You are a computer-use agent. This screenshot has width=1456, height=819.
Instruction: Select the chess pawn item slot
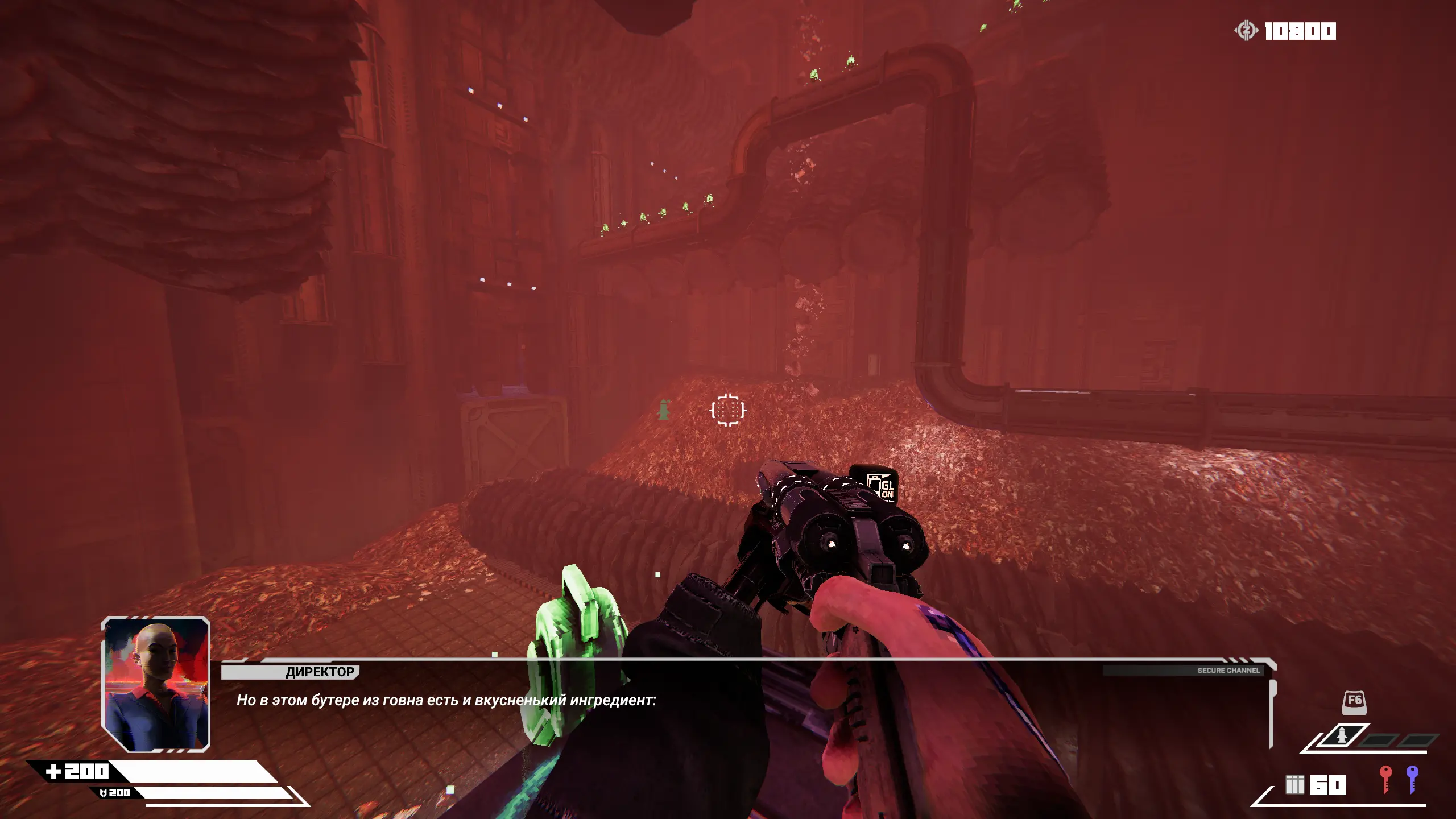pos(1341,738)
